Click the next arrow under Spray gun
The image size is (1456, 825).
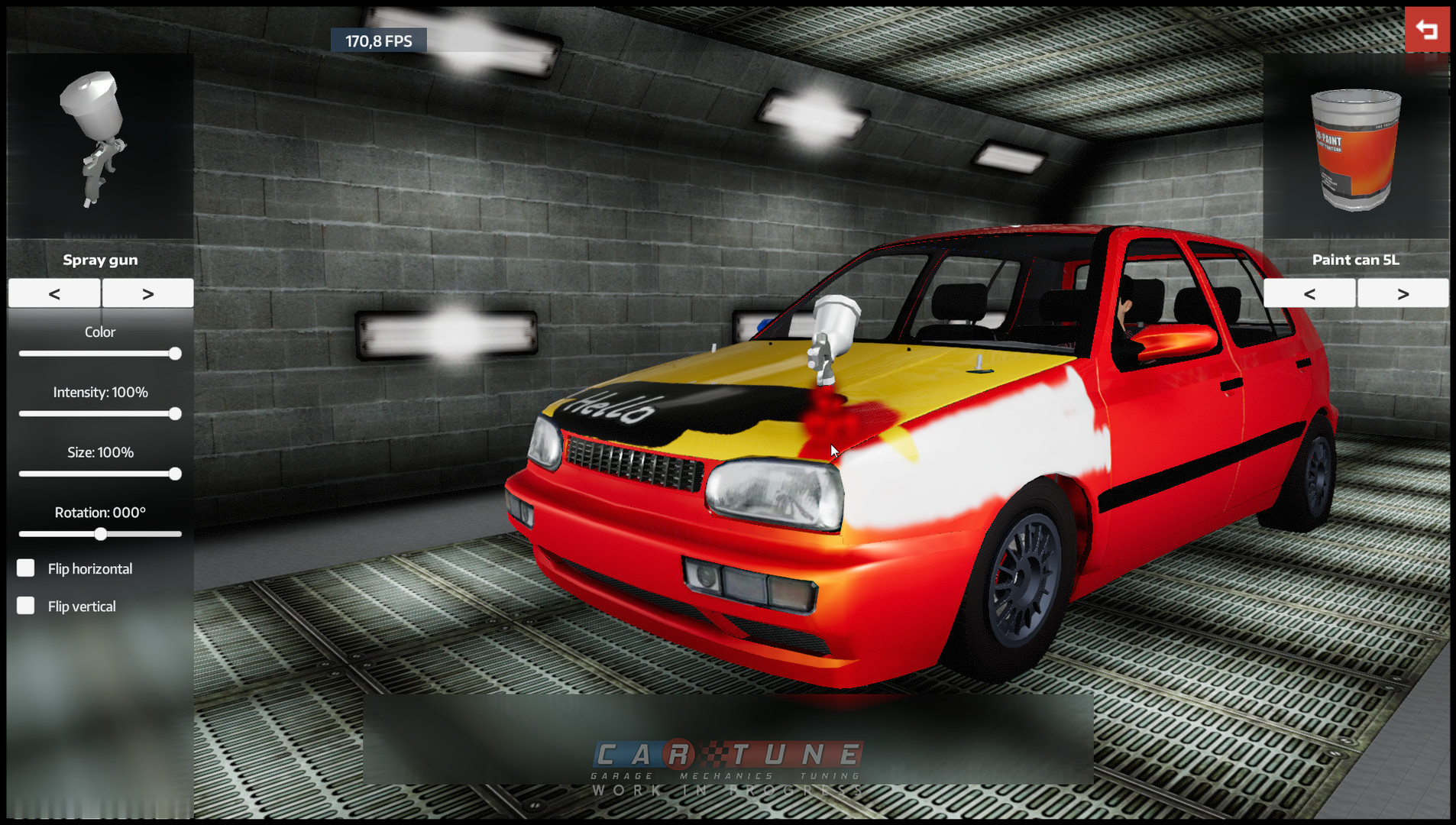(147, 293)
